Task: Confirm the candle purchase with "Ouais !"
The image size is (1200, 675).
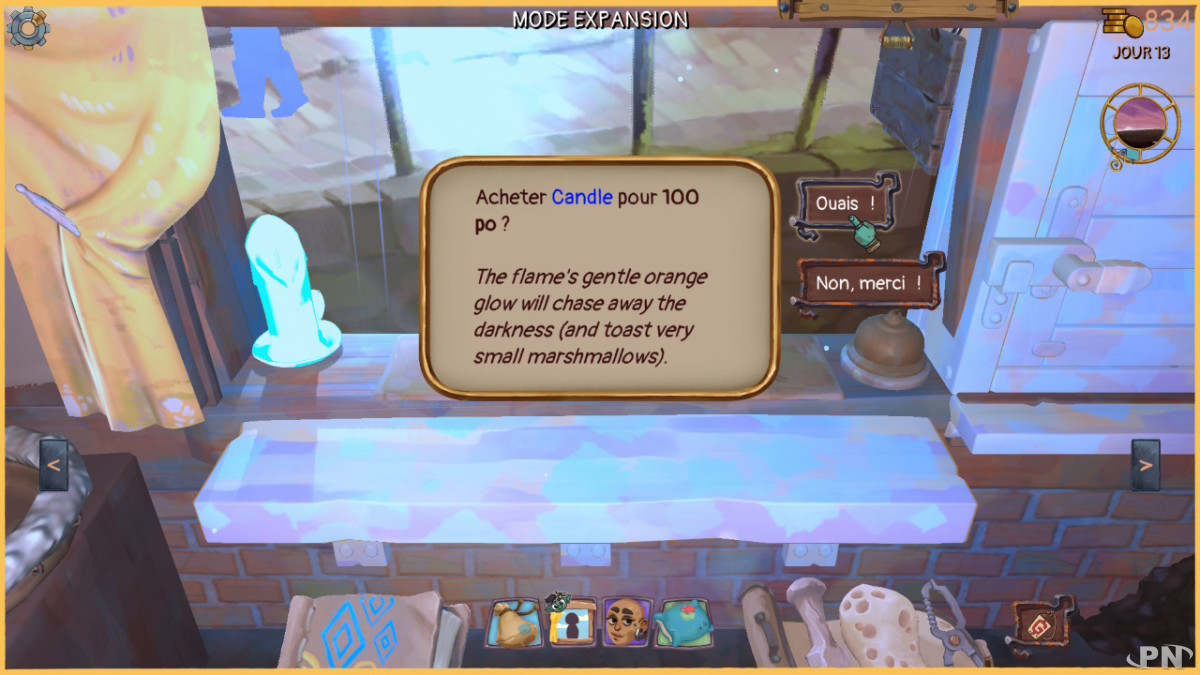Action: (844, 204)
